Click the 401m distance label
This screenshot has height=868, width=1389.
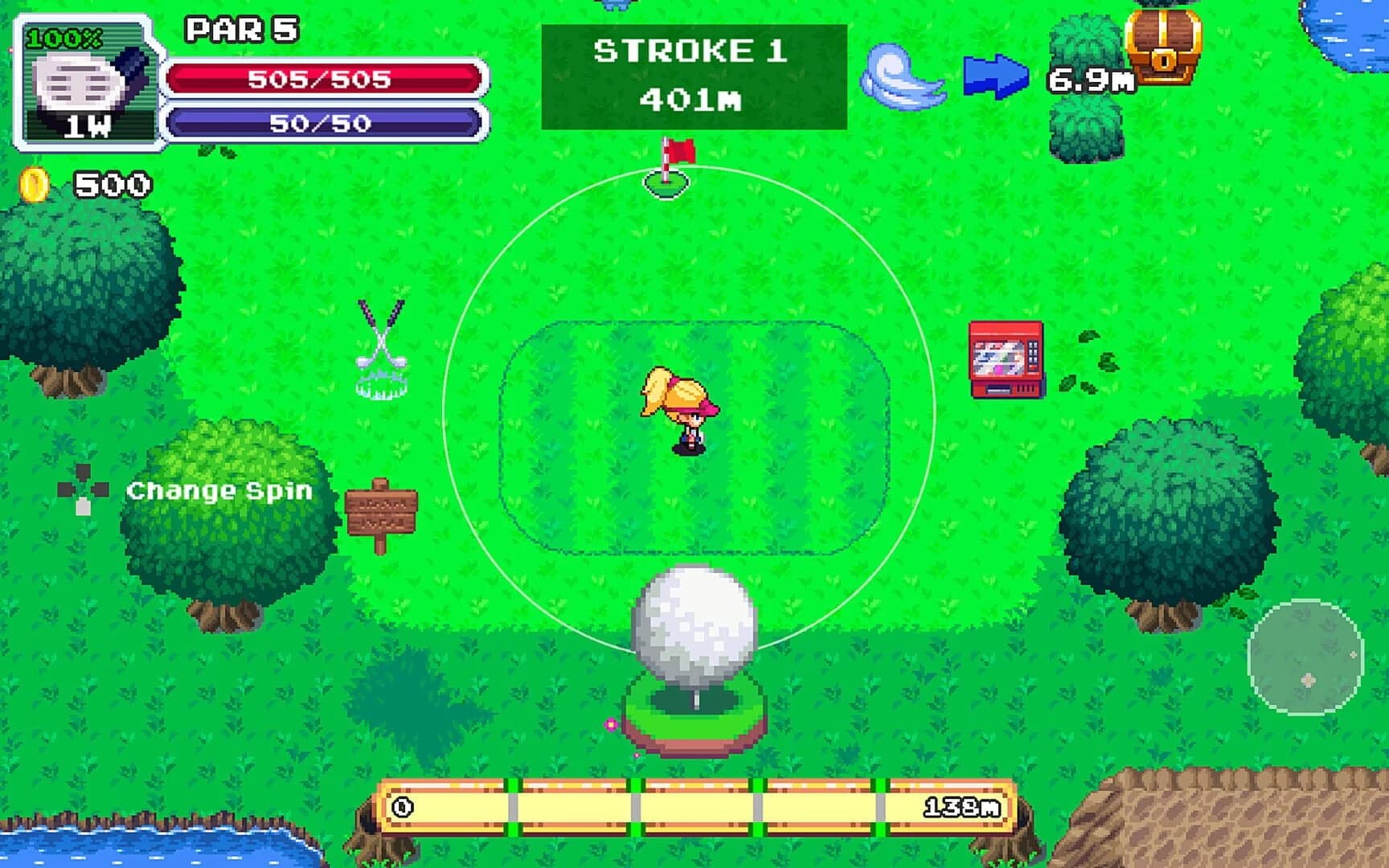pos(693,100)
